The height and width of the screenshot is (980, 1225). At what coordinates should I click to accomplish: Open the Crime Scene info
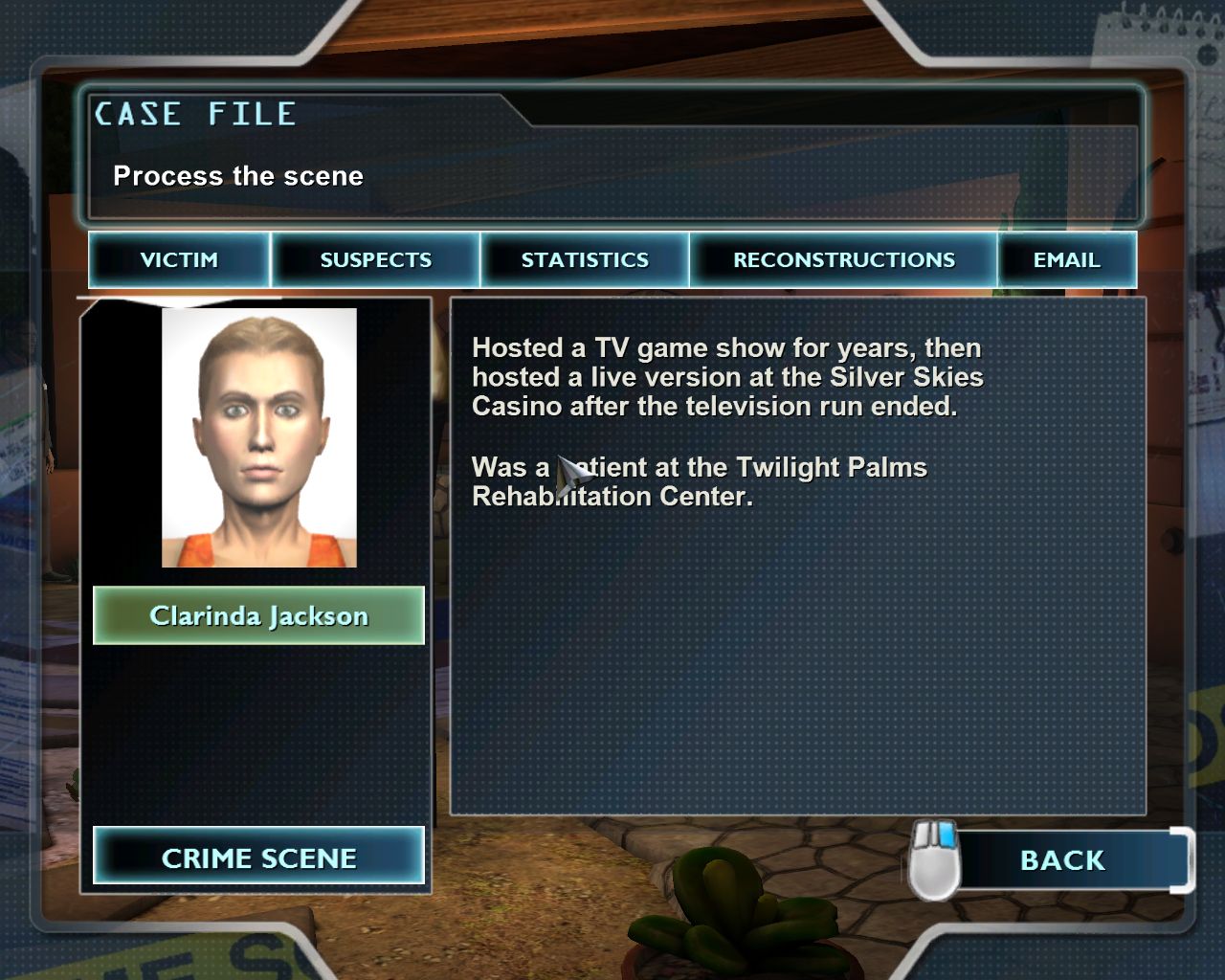point(258,857)
